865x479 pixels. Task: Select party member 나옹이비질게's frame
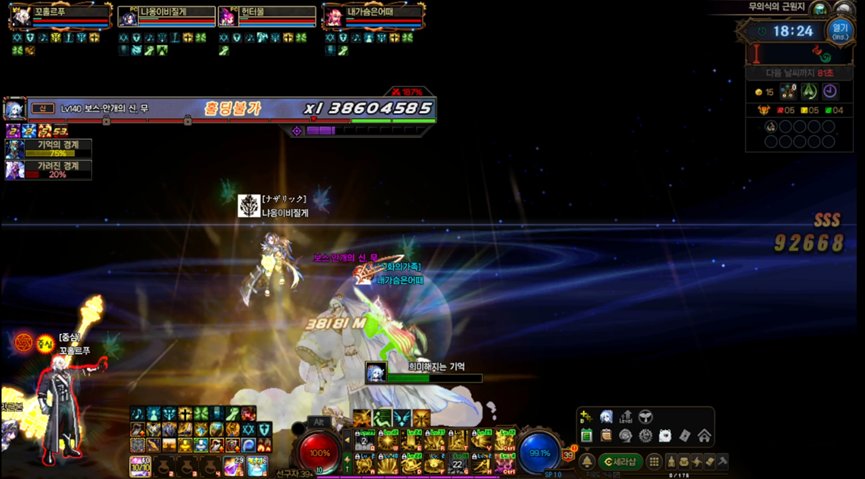click(128, 17)
